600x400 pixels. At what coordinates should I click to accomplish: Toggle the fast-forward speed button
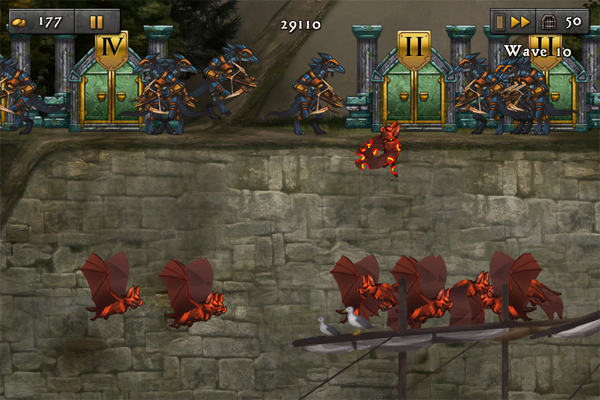(520, 21)
